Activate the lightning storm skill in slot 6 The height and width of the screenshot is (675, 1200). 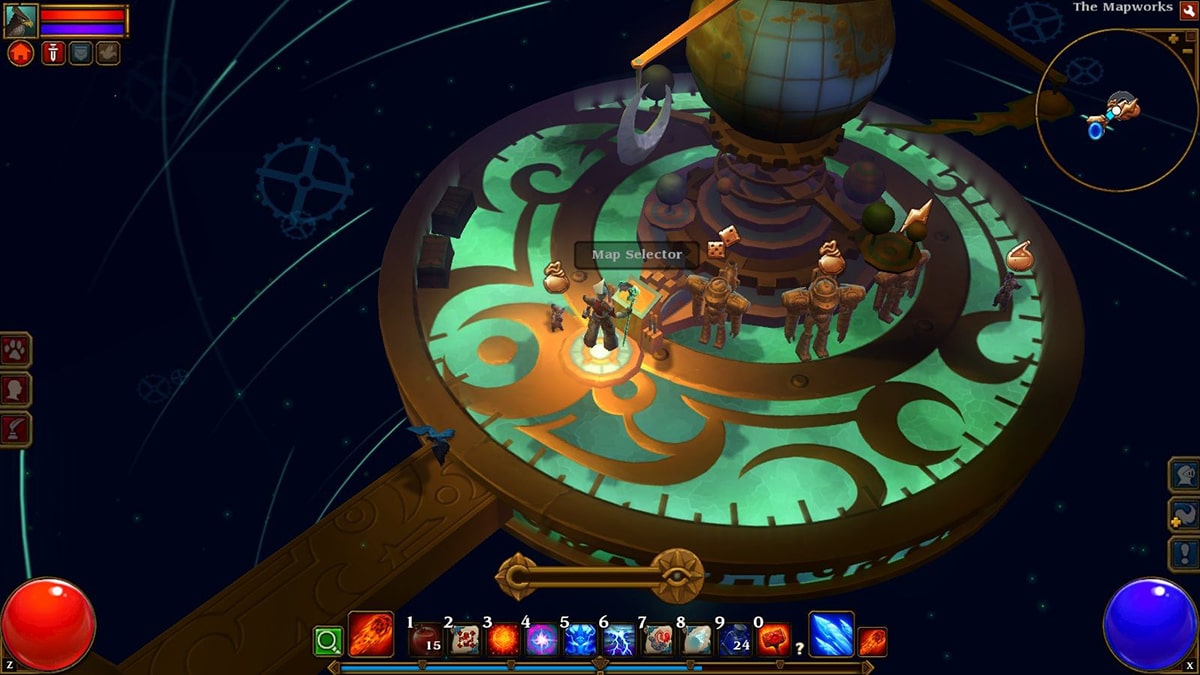(x=619, y=639)
